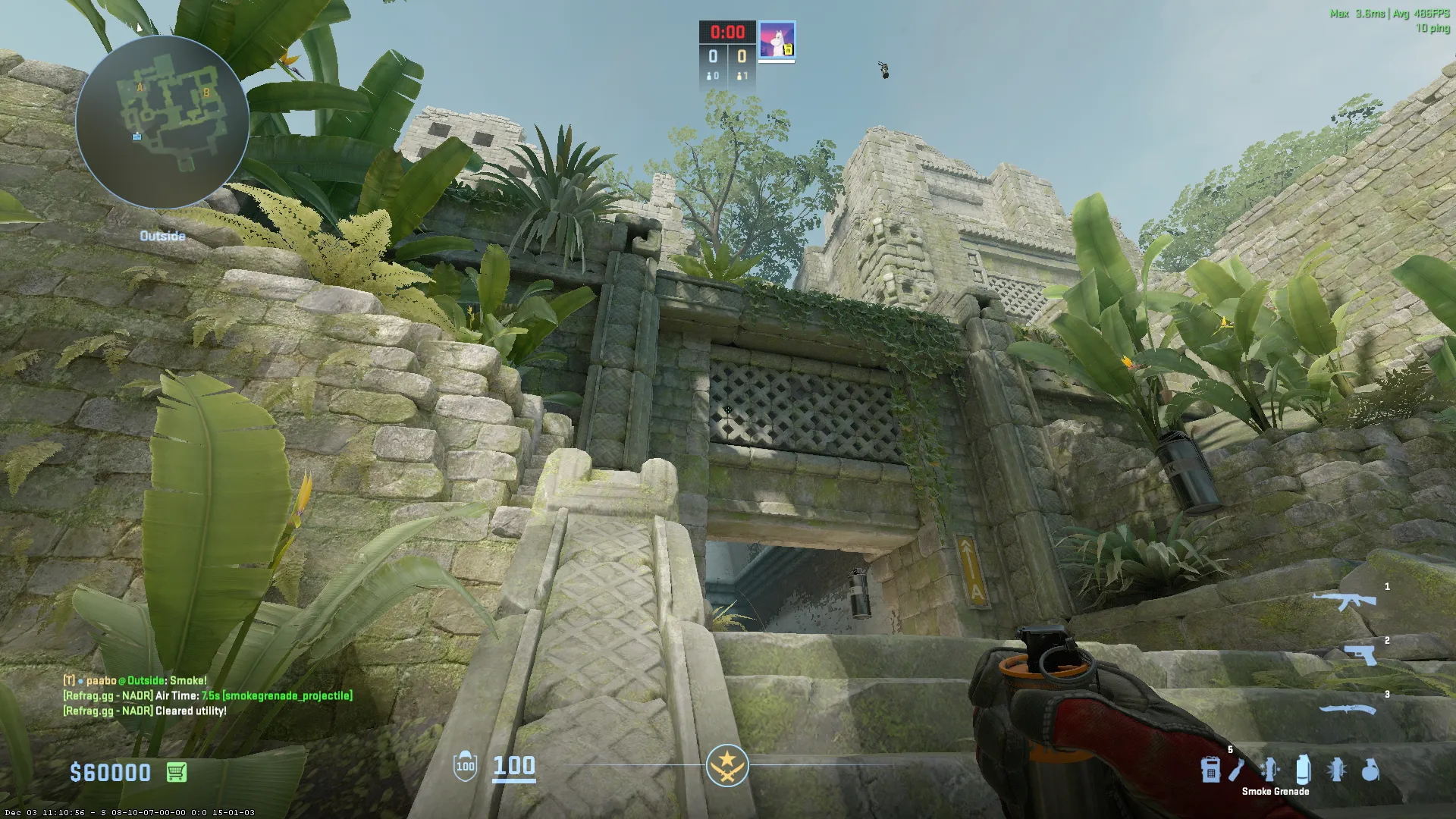Select the HE grenade icon

[1370, 770]
